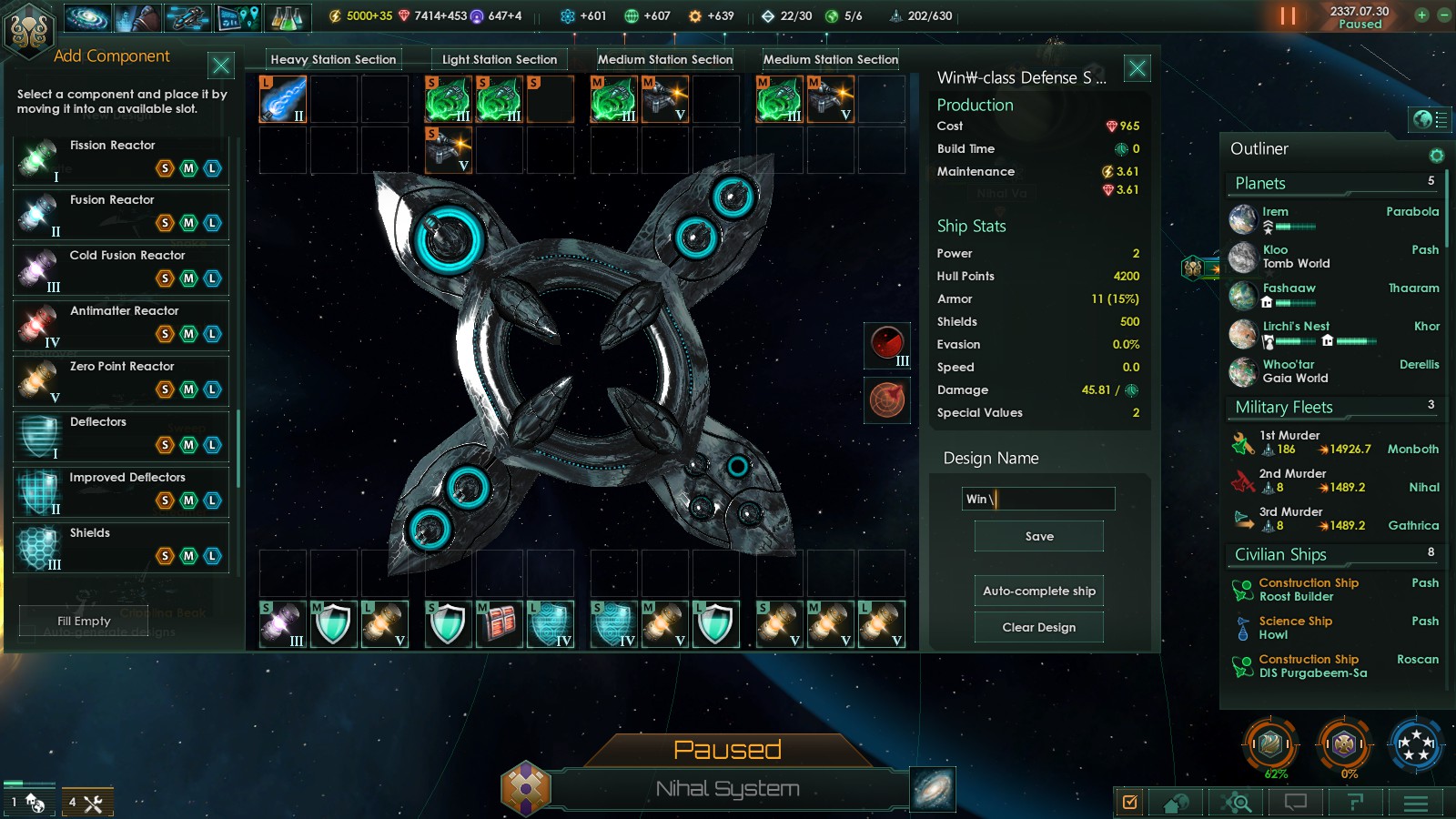Open the Outliner settings gear
This screenshot has height=819, width=1456.
pos(1436,156)
